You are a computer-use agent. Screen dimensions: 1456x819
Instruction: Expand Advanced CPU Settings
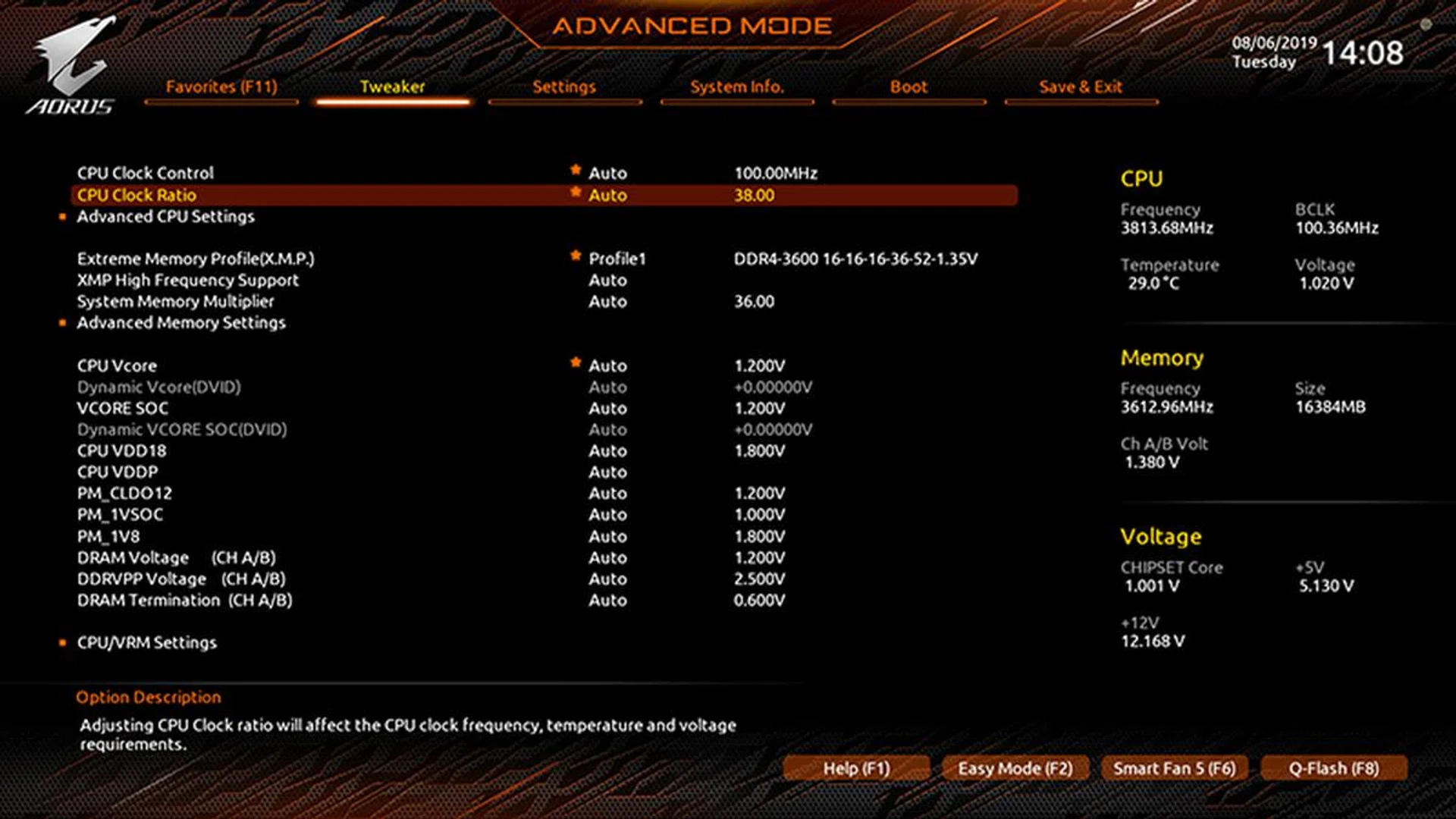click(x=165, y=216)
